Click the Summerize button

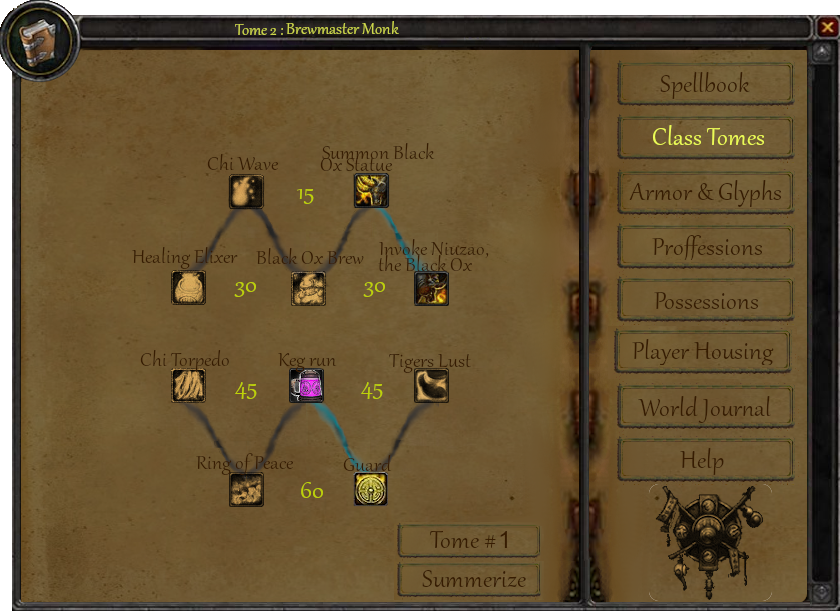pyautogui.click(x=469, y=580)
